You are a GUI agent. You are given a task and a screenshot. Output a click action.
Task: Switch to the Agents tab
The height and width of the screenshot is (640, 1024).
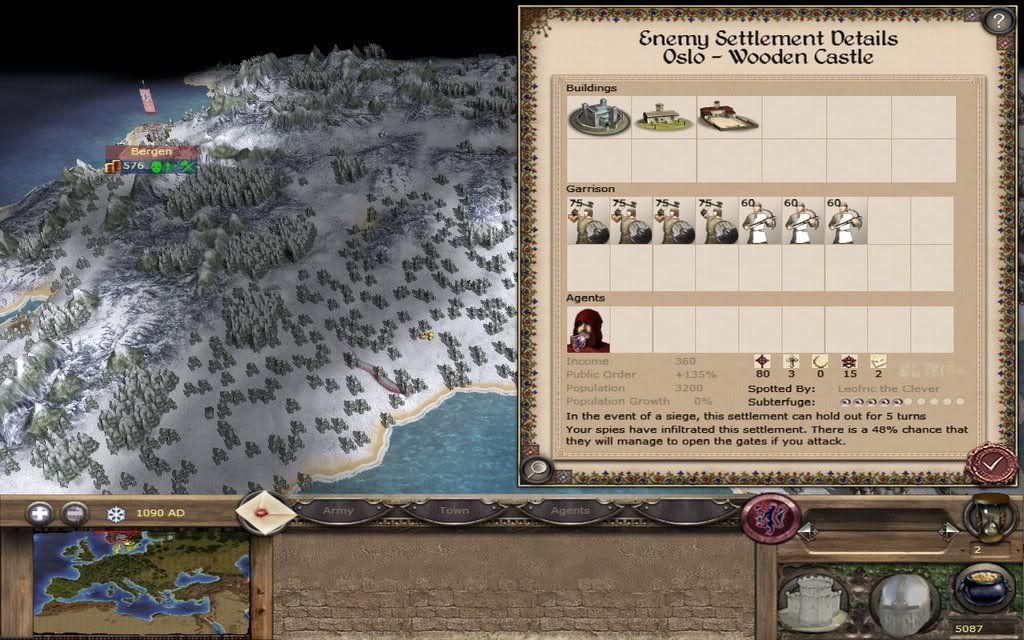570,511
